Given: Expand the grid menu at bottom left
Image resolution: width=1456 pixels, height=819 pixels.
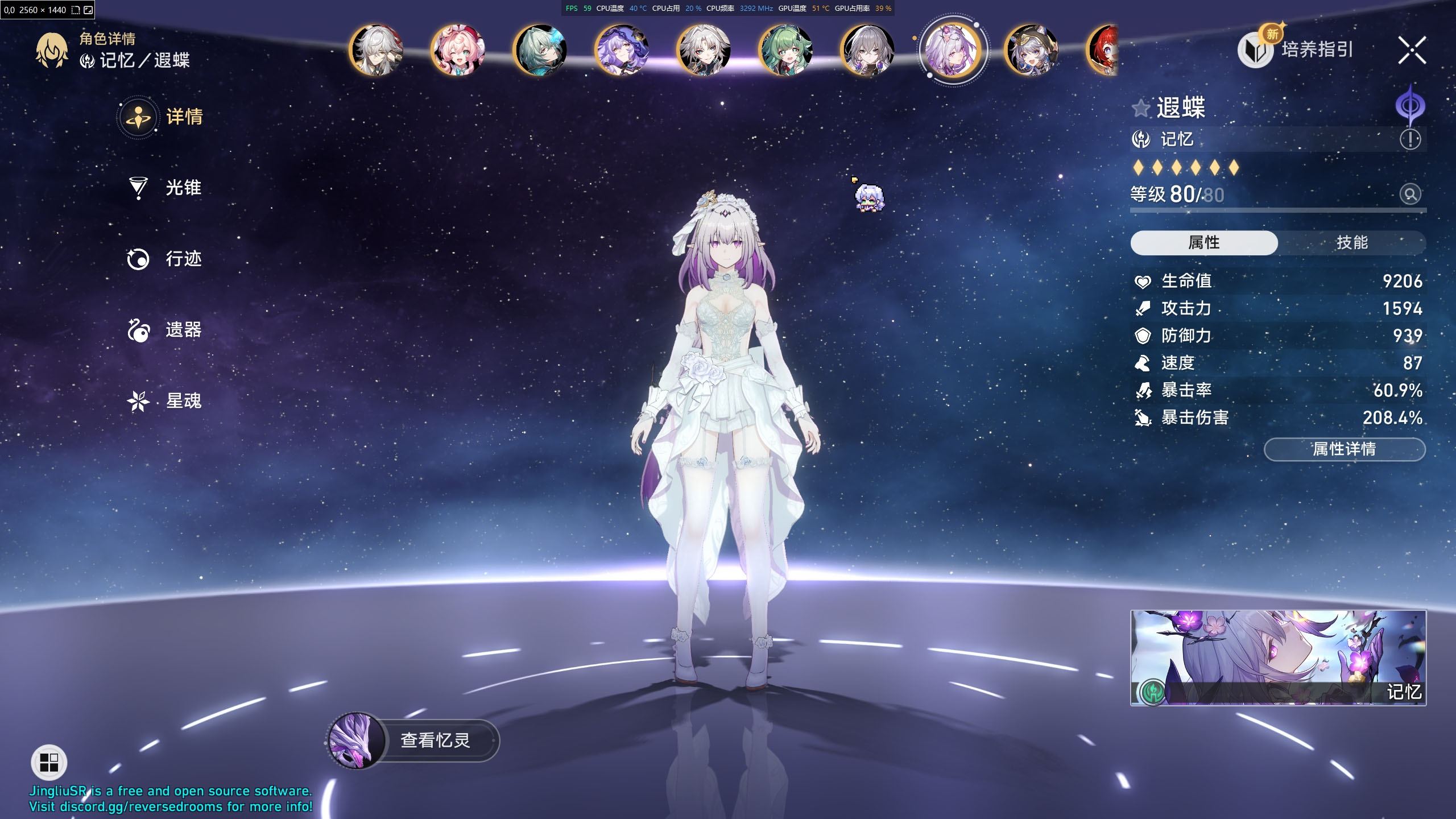Looking at the screenshot, I should [x=49, y=763].
